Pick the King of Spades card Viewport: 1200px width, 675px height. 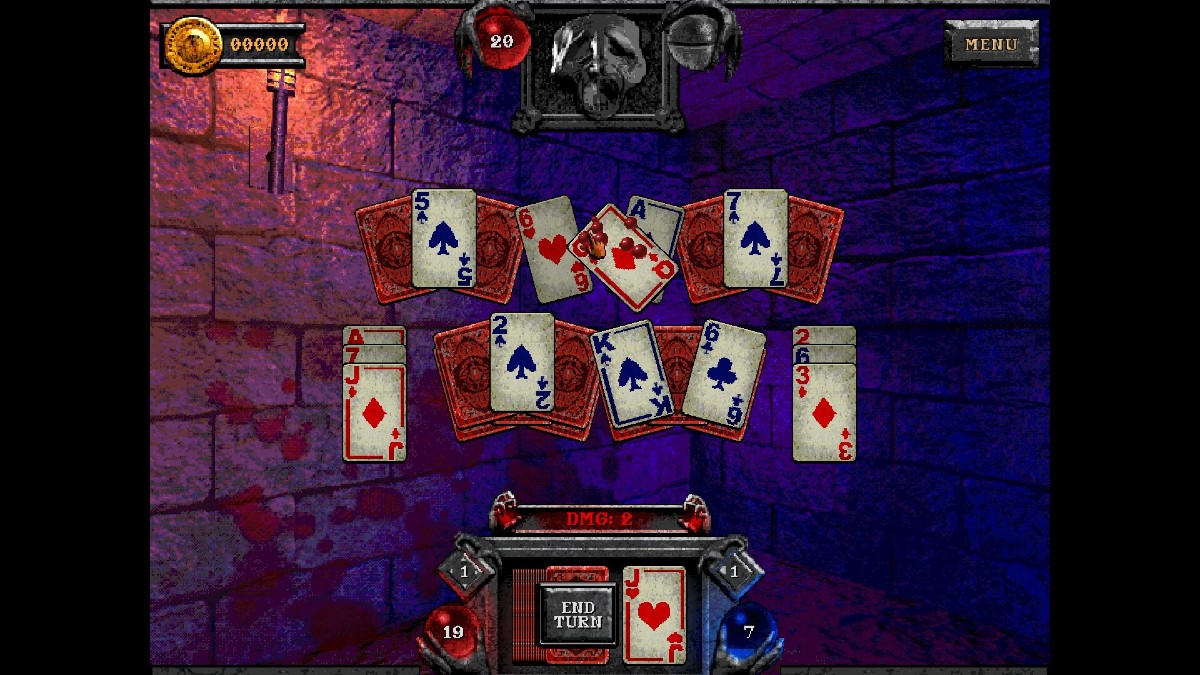point(632,374)
